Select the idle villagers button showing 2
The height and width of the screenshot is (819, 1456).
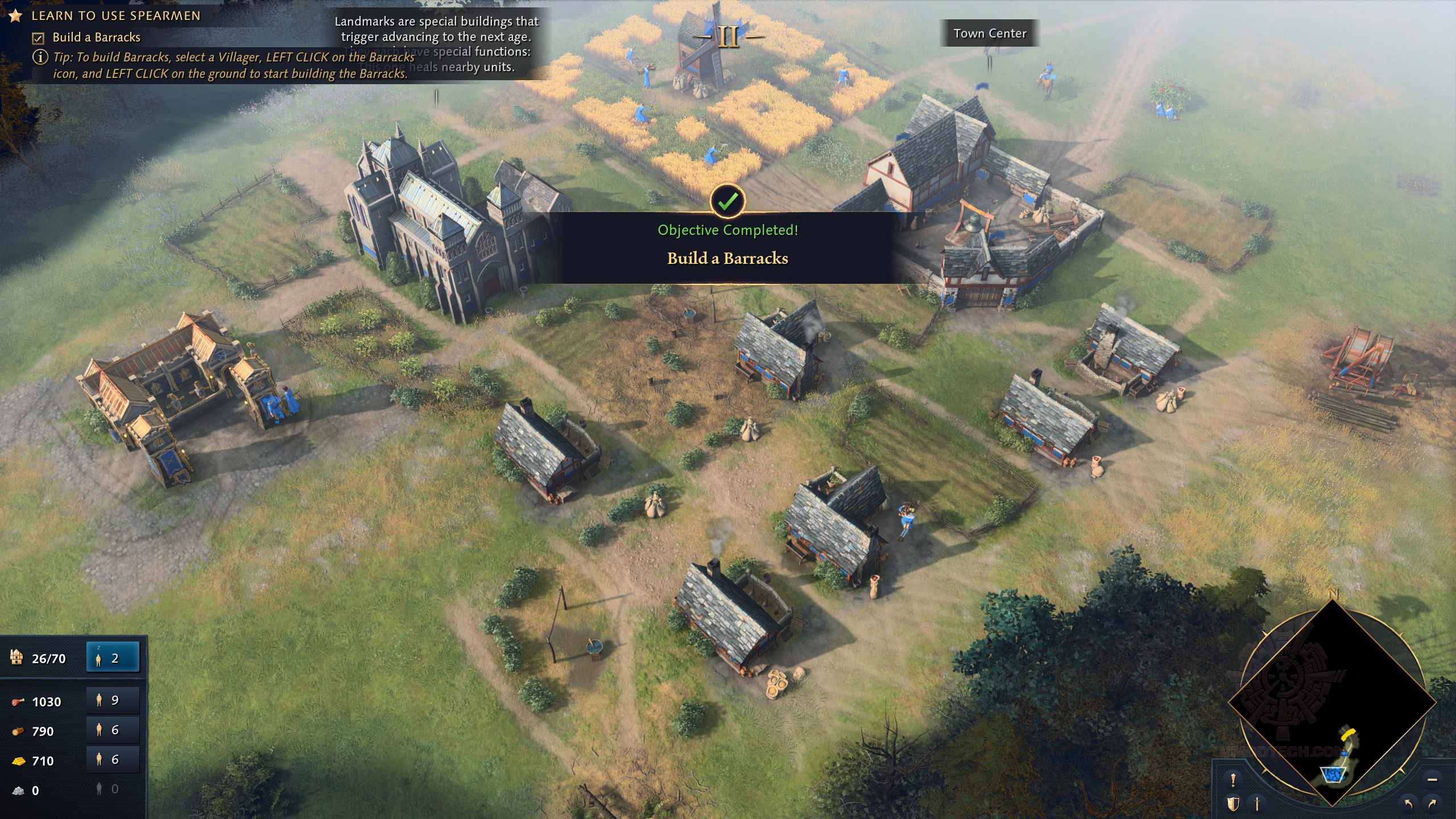coord(113,658)
